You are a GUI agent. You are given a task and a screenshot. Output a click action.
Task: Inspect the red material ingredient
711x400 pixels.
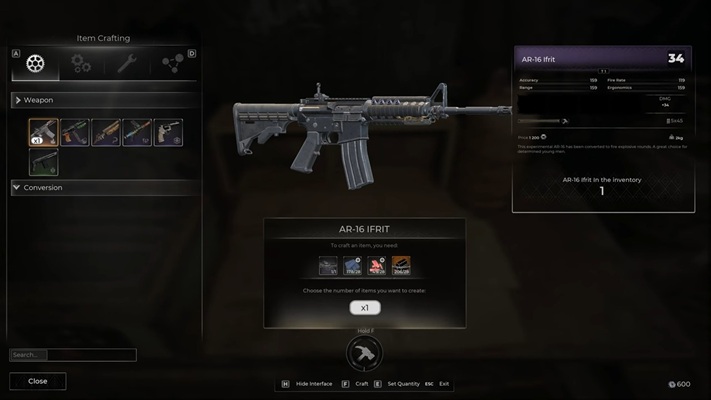[377, 265]
